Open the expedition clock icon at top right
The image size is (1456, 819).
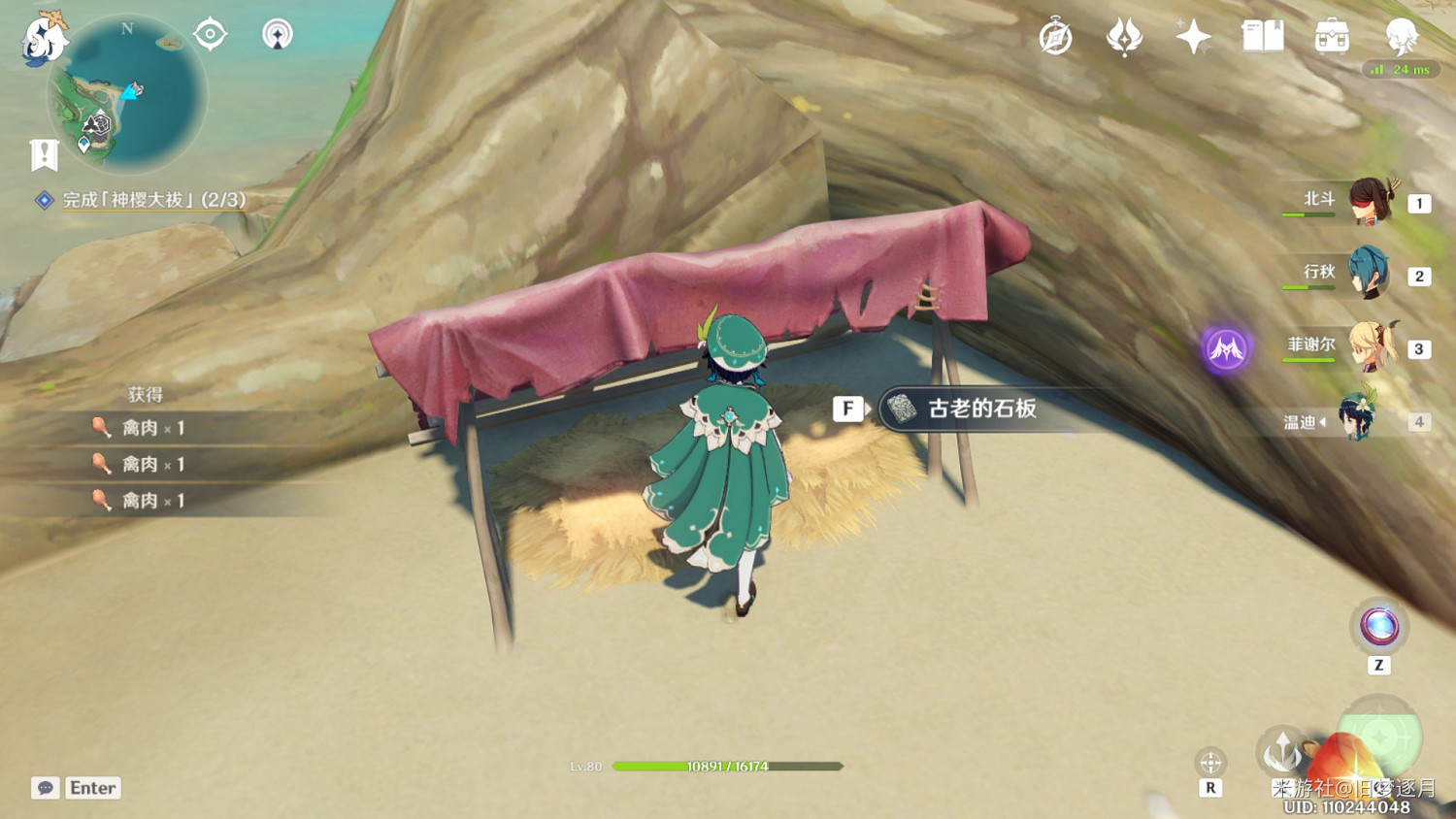[1056, 37]
